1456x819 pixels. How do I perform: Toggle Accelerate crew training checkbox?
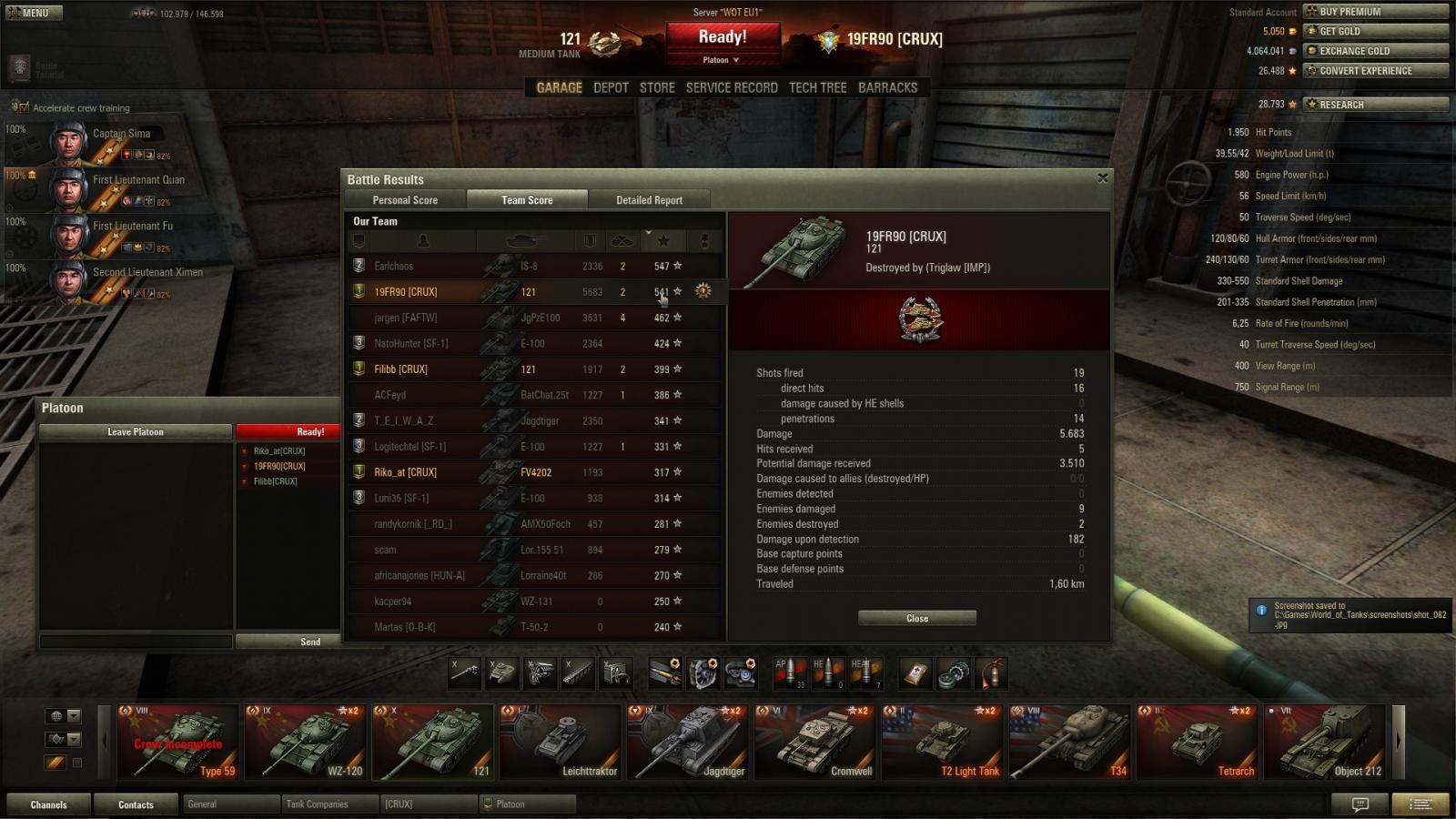[22, 107]
